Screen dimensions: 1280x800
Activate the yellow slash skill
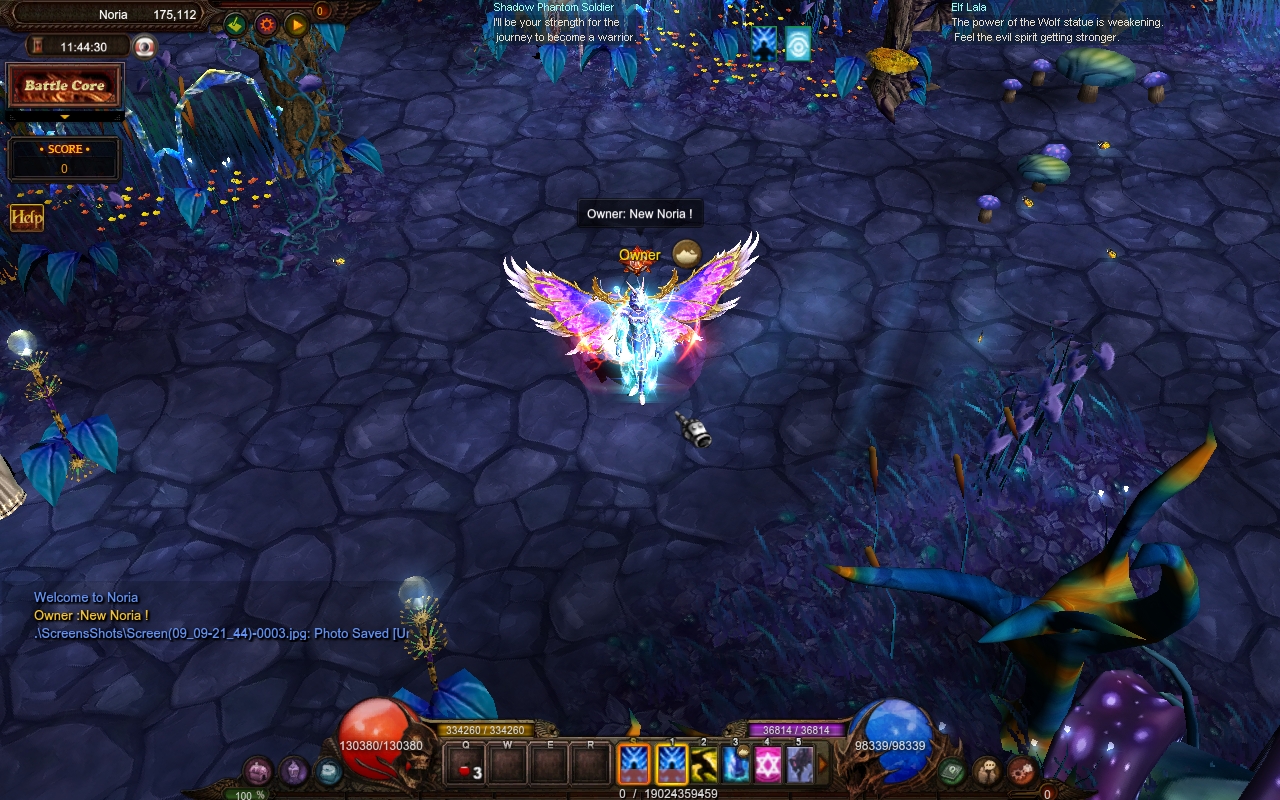point(704,765)
